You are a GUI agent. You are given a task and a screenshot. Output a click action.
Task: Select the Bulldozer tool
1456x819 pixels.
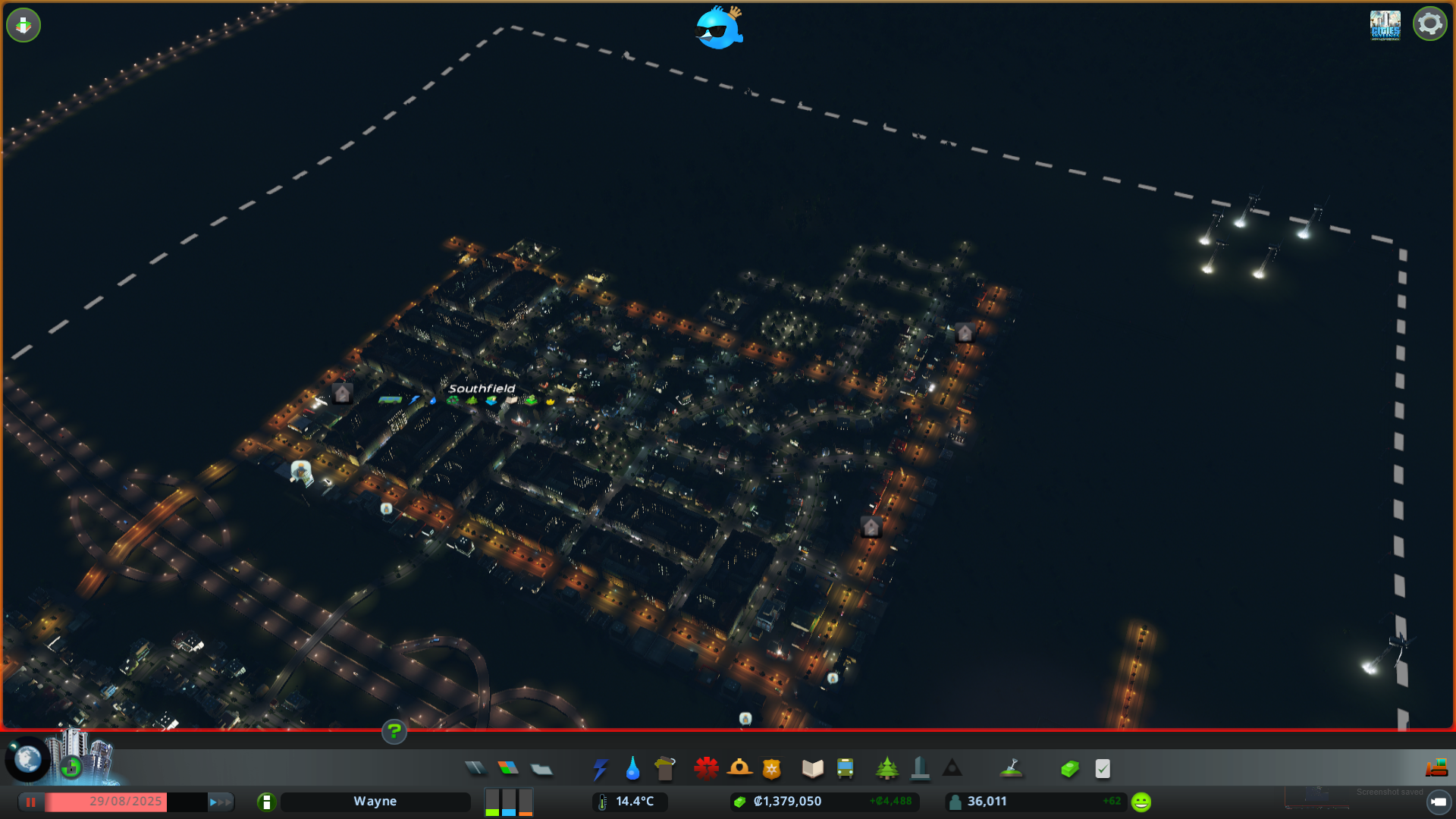(1437, 768)
